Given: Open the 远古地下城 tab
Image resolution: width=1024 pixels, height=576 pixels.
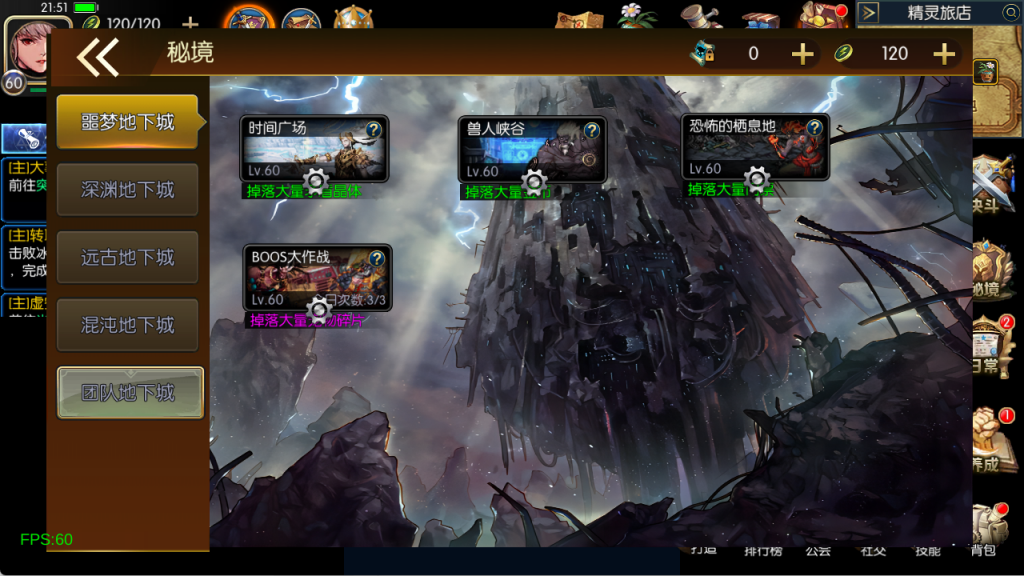Looking at the screenshot, I should [x=128, y=258].
